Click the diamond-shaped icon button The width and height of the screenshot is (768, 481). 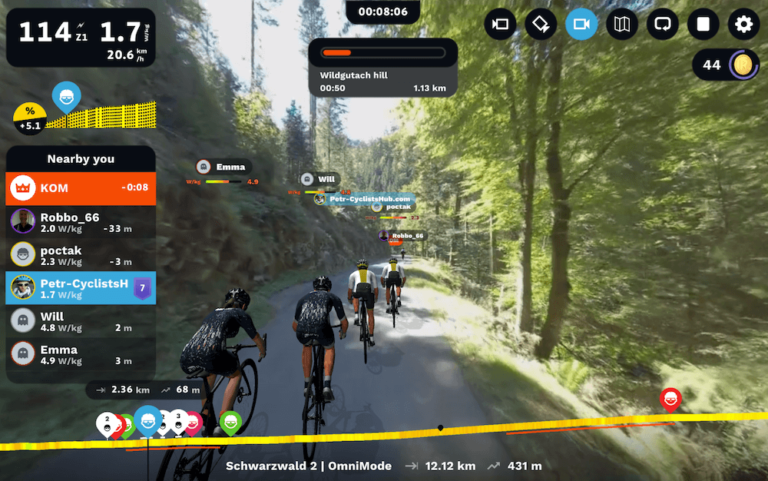(540, 24)
